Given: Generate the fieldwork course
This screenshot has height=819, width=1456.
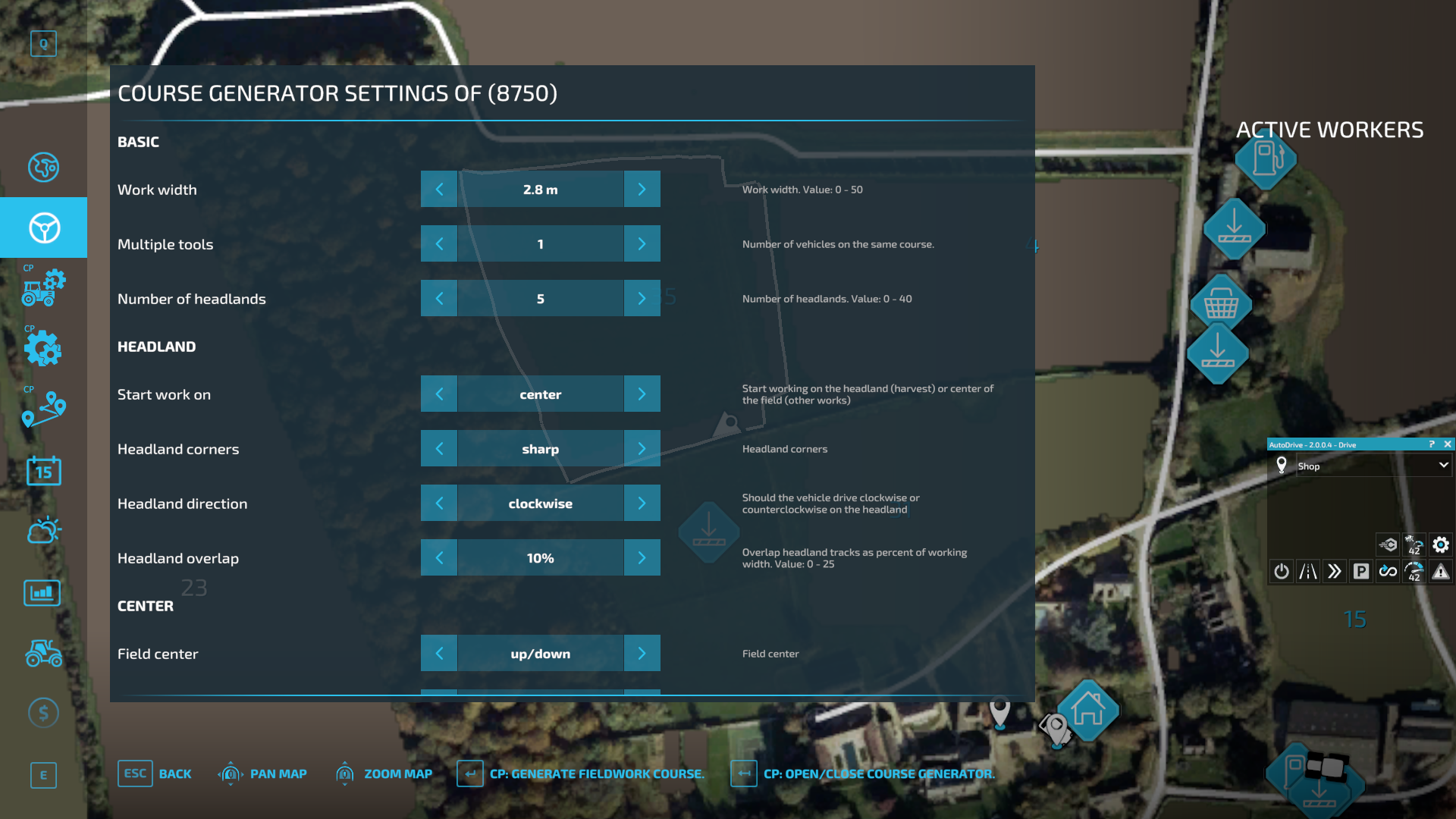Looking at the screenshot, I should coord(581,773).
